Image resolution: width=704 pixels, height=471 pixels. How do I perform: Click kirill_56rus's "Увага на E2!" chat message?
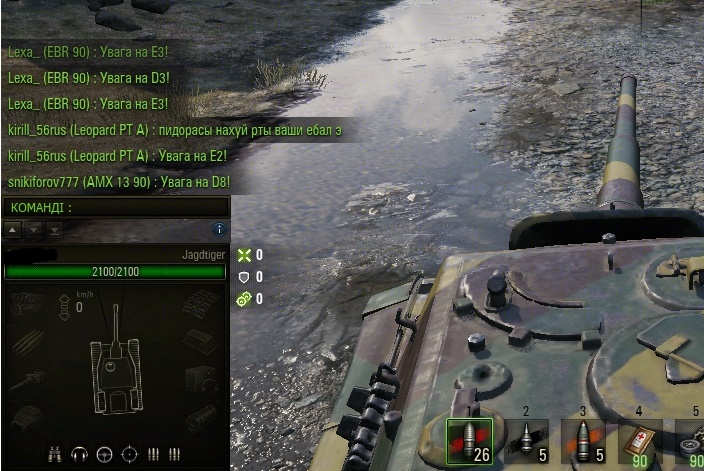tap(118, 156)
